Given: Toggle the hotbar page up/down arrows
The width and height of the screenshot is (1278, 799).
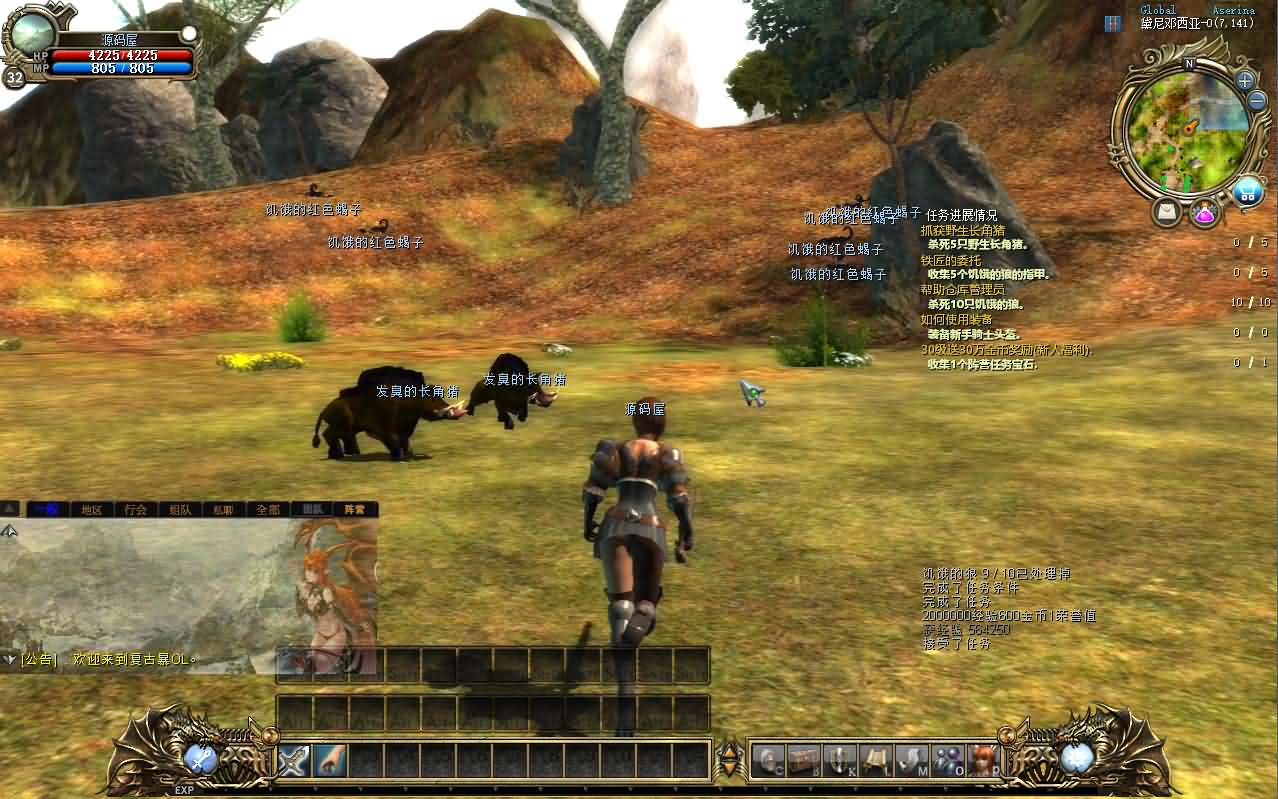Looking at the screenshot, I should [x=729, y=761].
